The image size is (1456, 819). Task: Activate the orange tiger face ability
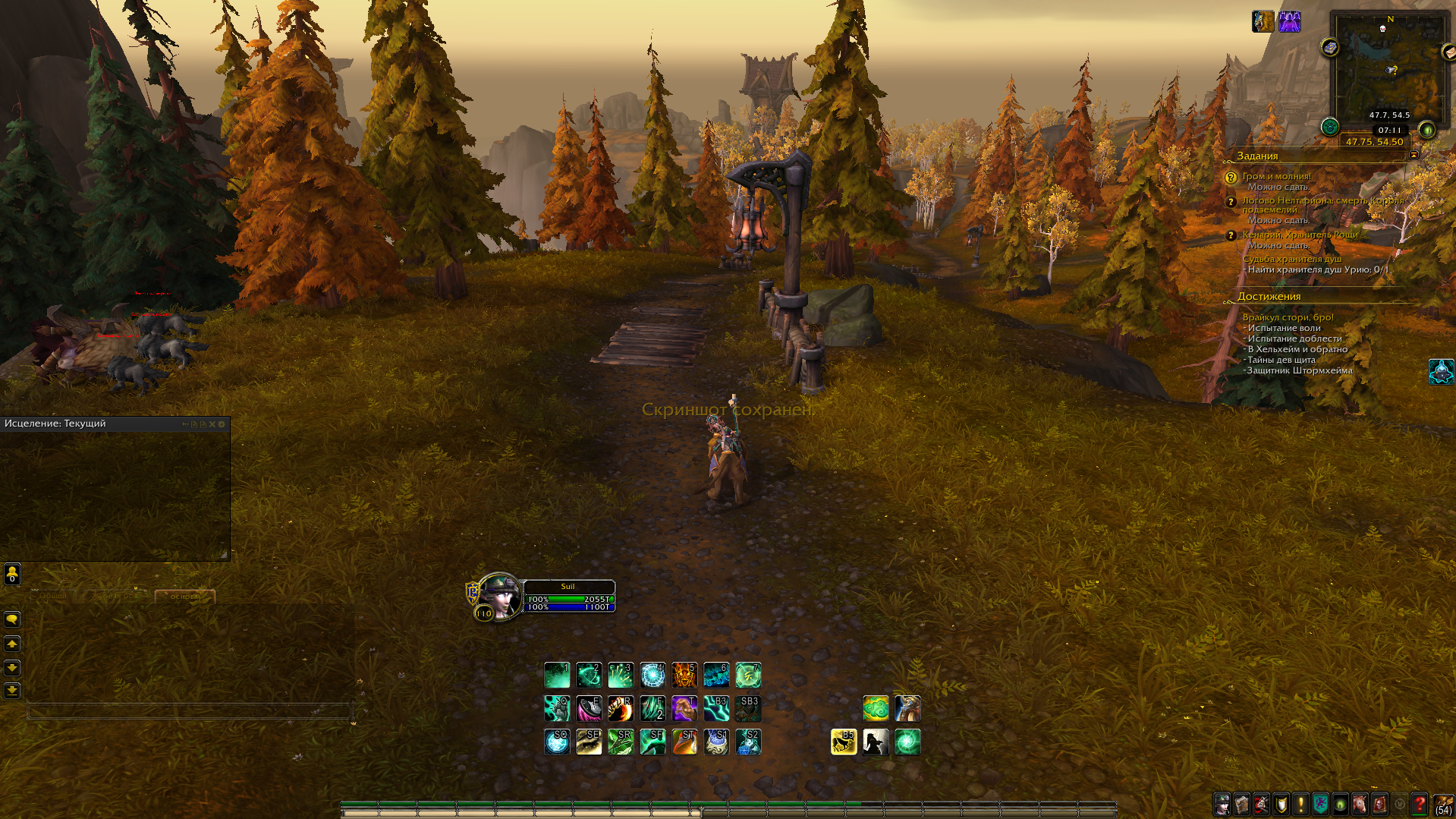[x=684, y=675]
